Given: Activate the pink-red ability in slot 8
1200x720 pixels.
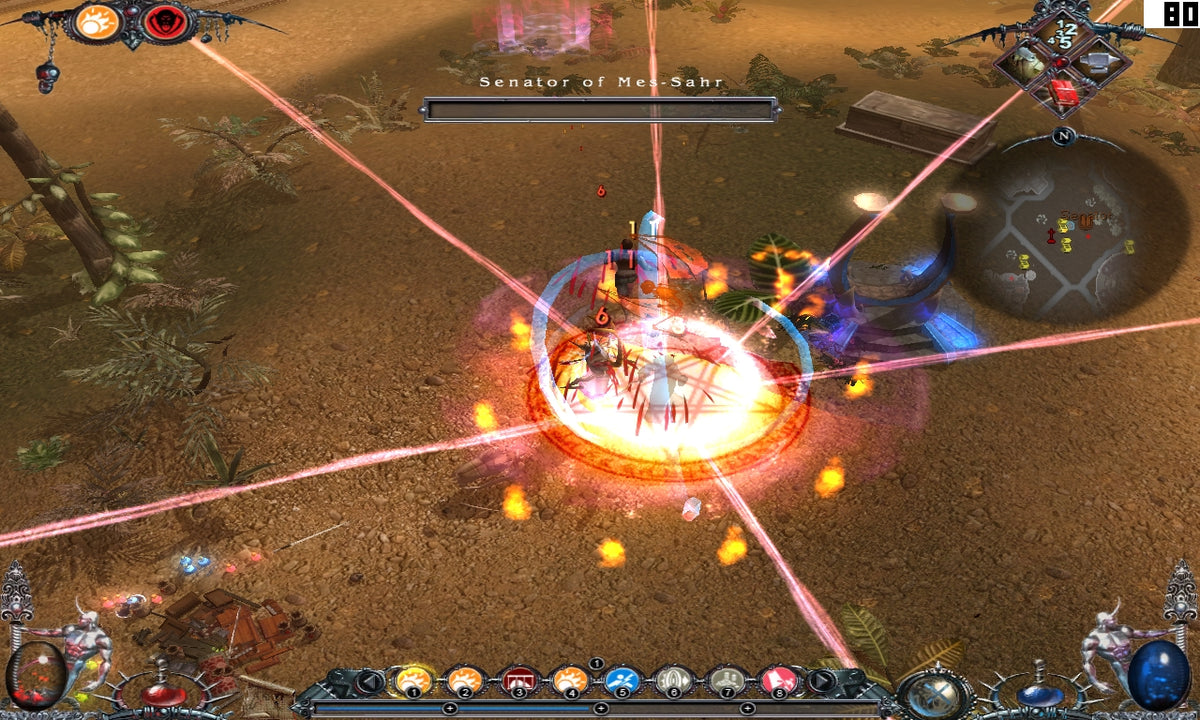Looking at the screenshot, I should 779,681.
